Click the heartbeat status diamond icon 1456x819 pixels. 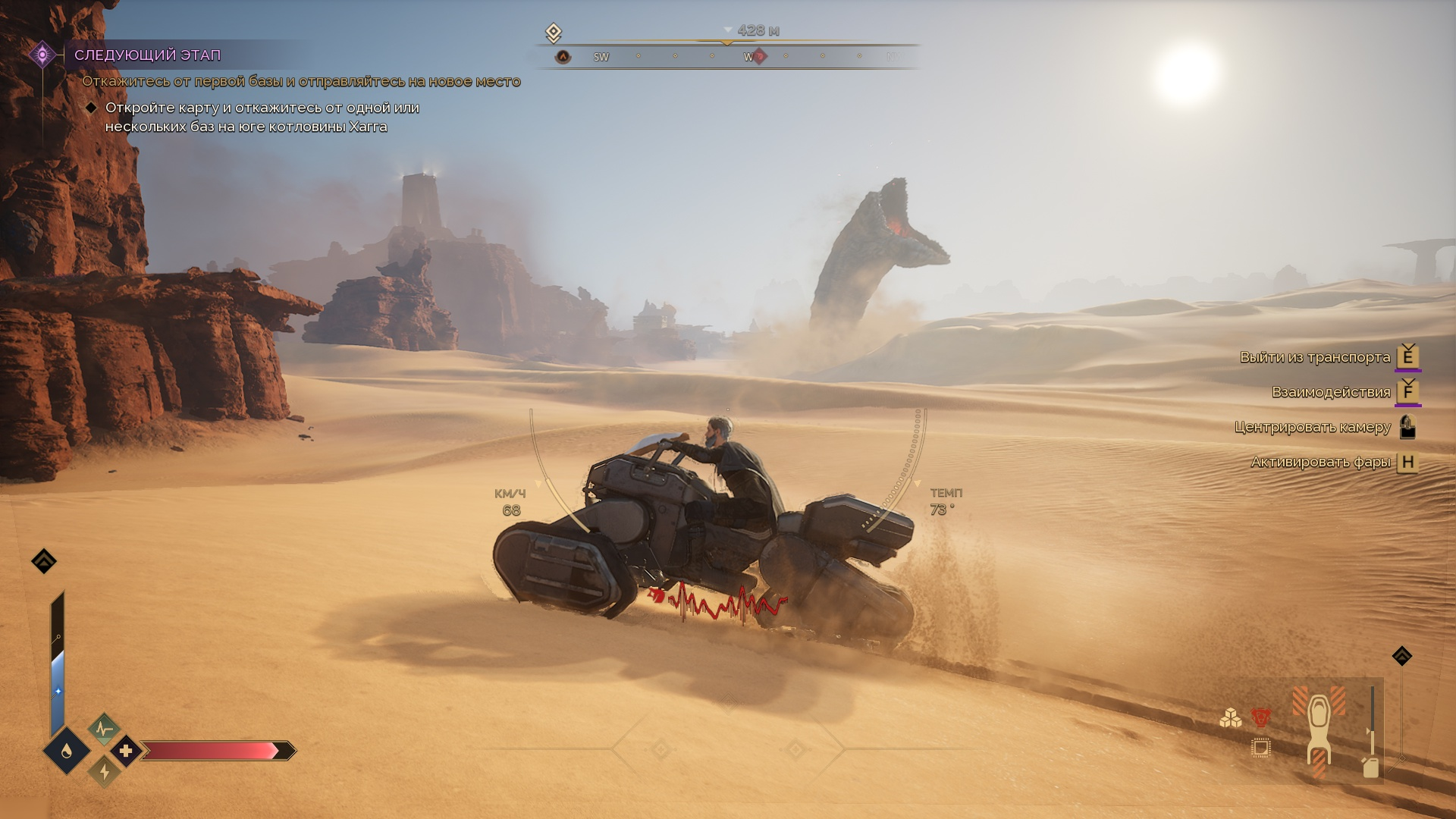click(x=104, y=730)
